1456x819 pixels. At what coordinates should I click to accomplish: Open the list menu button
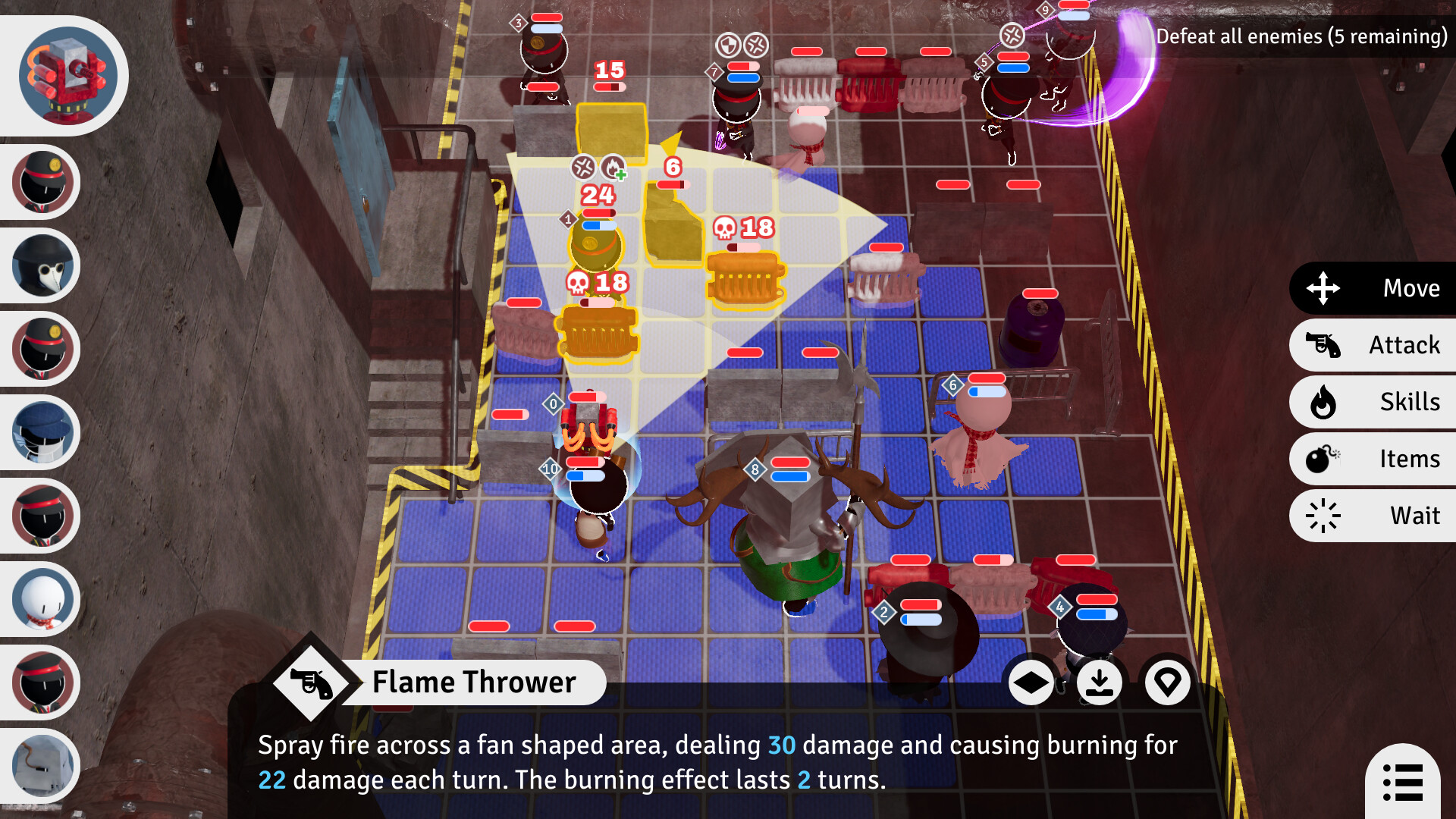(1402, 782)
